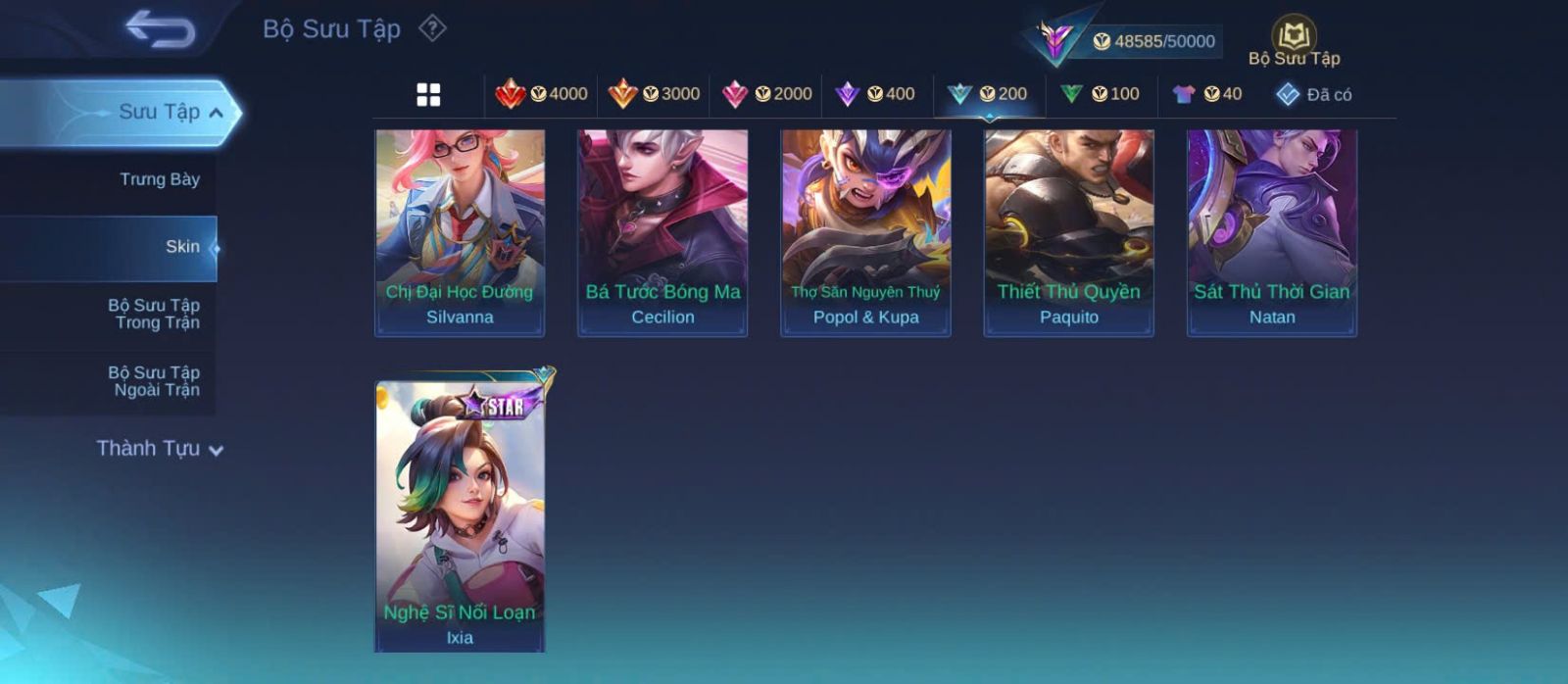The height and width of the screenshot is (684, 1568).
Task: Filter skins by the 4000 tier
Action: pos(542,94)
